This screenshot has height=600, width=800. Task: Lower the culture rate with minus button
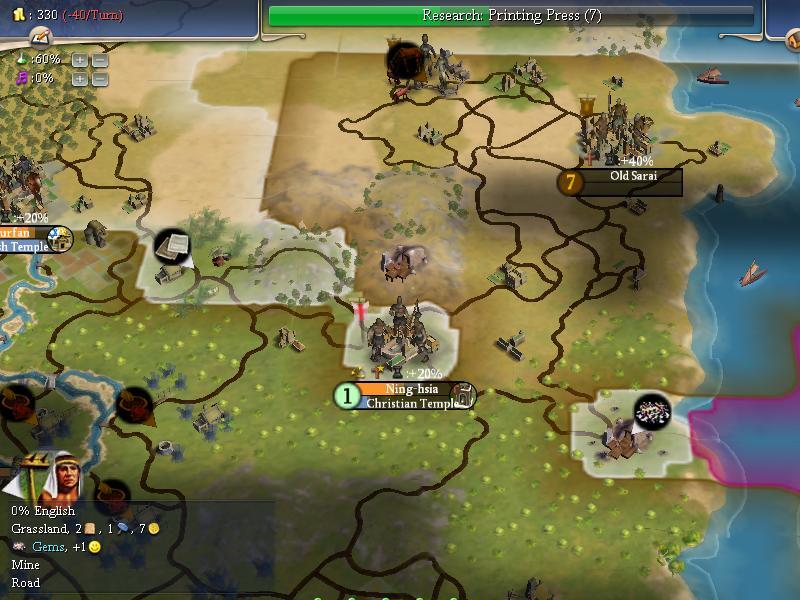coord(99,79)
